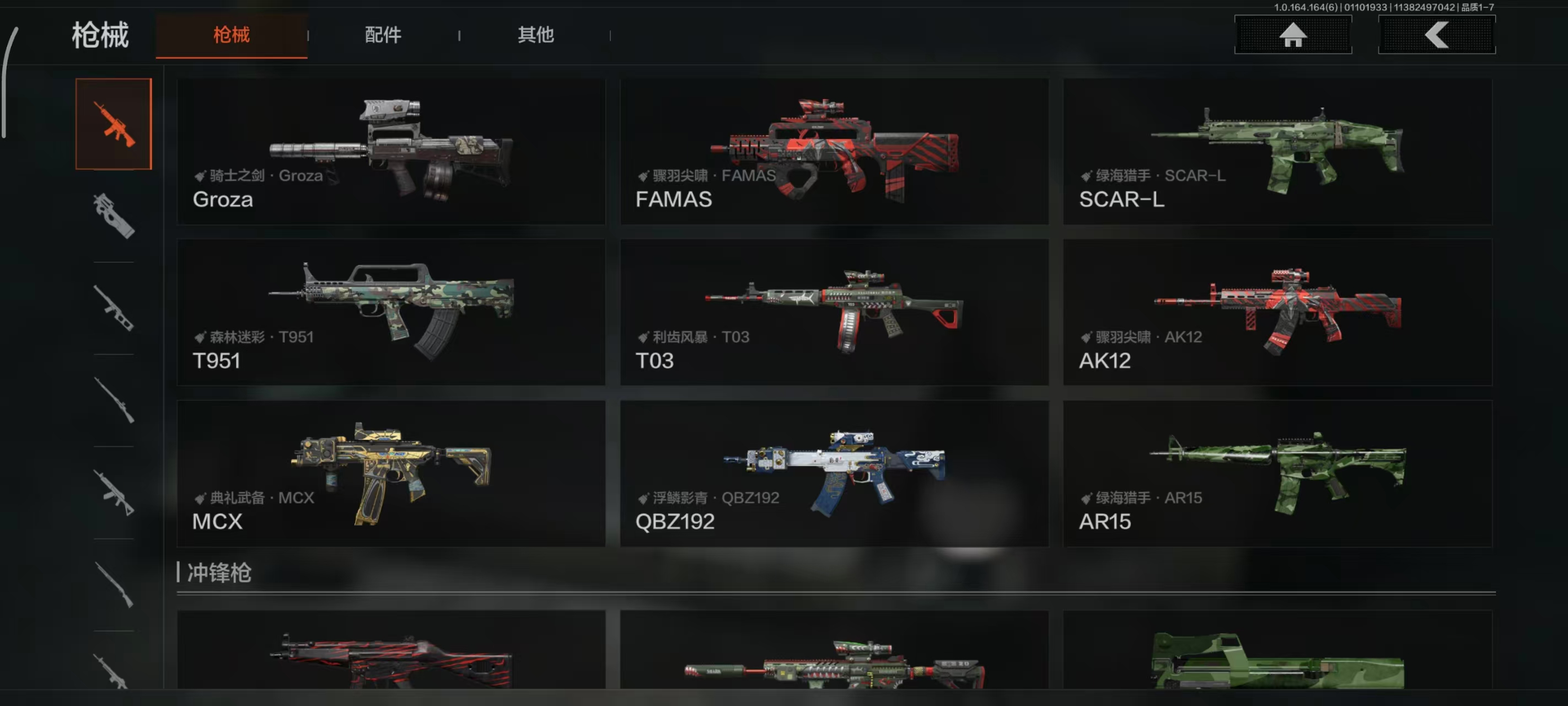Select the P90-shaped submachine gun category icon

(114, 216)
